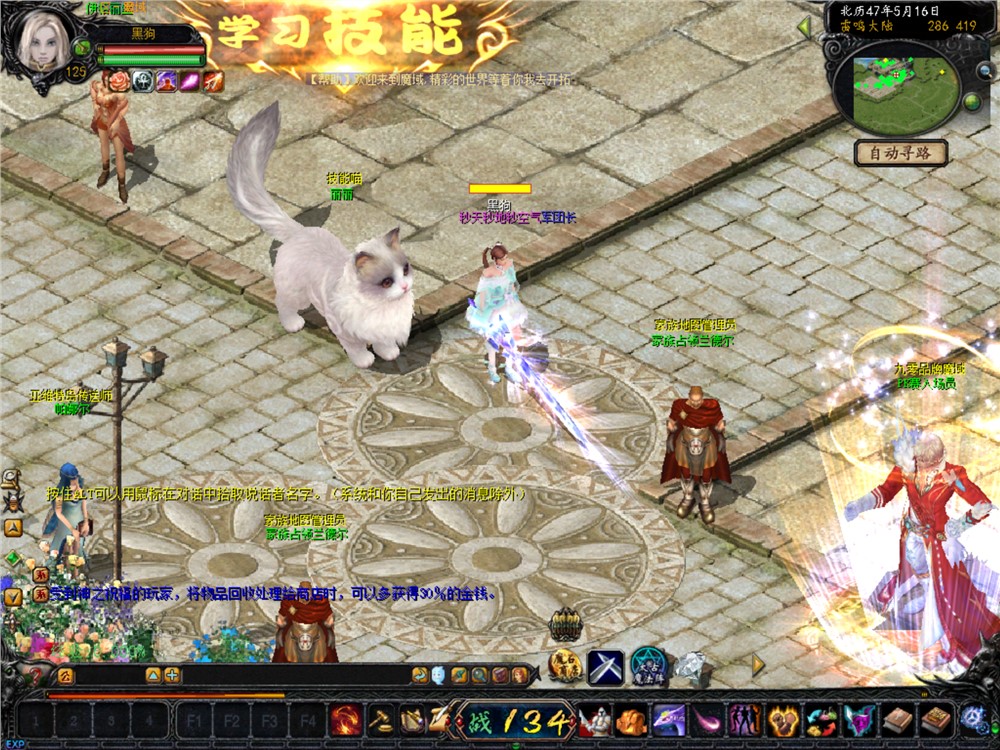Click the green globe button beside the minimap

pyautogui.click(x=971, y=101)
